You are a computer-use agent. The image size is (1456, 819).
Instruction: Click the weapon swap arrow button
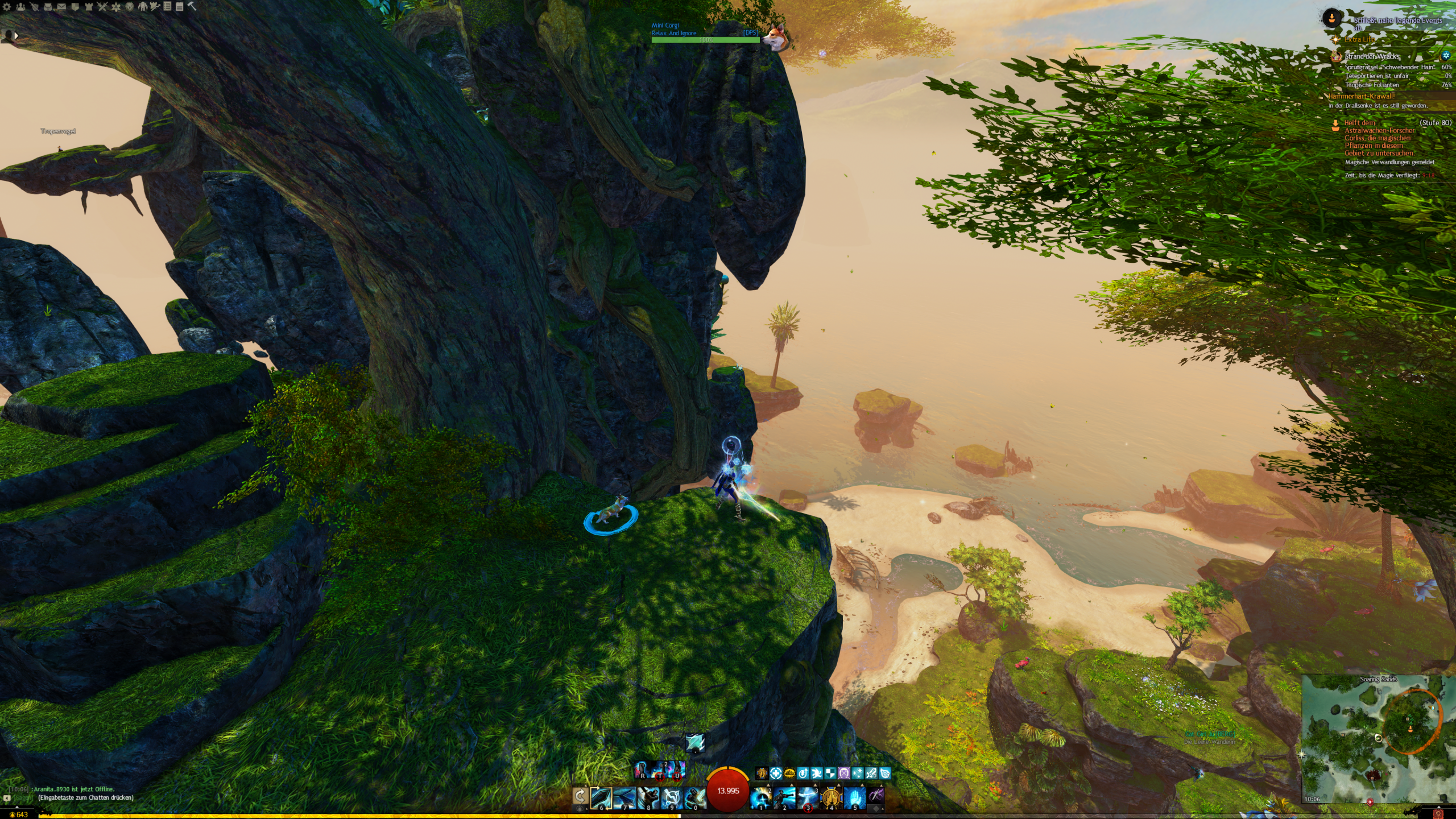[580, 796]
